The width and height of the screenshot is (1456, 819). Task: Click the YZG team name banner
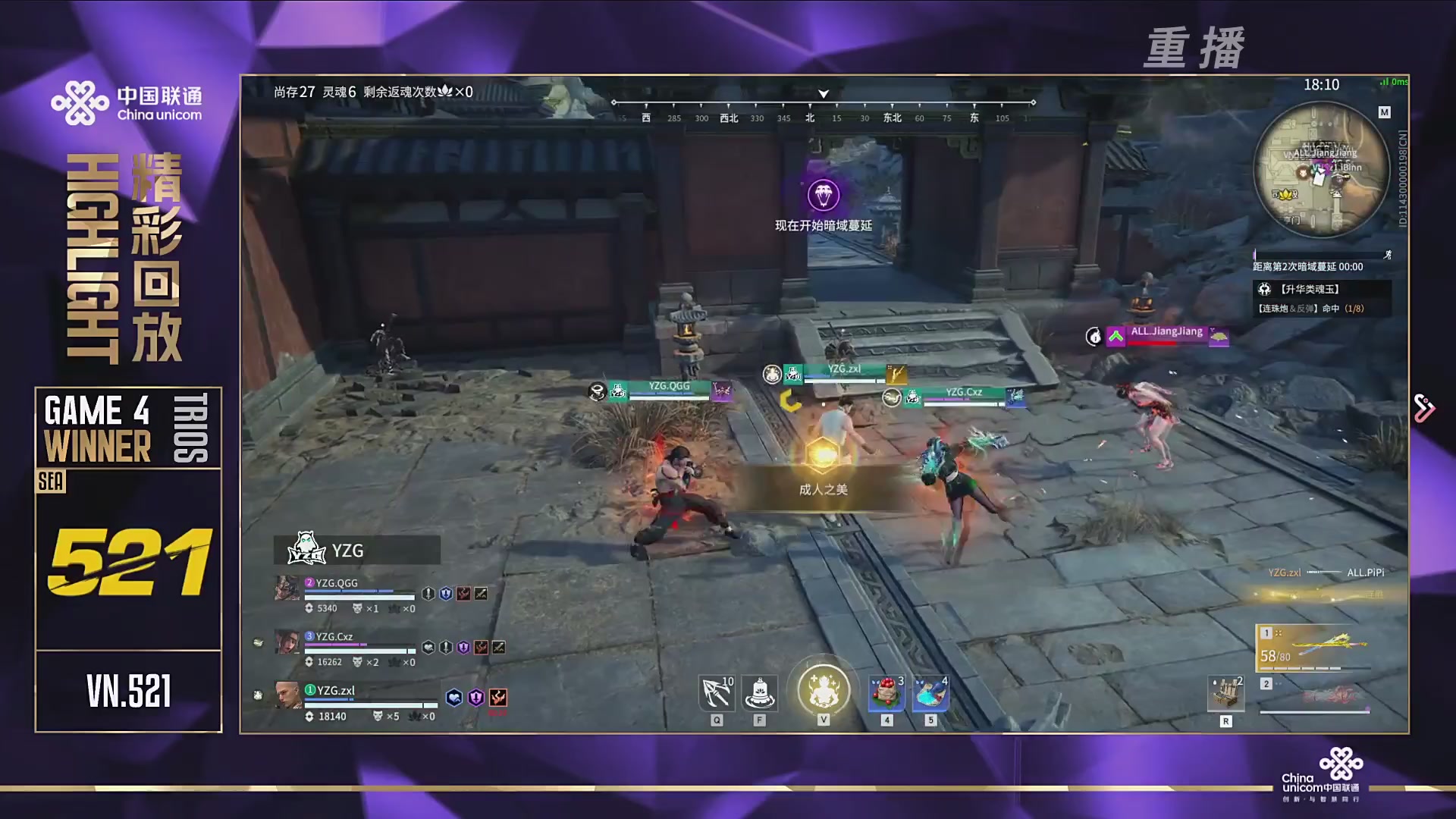[x=356, y=550]
